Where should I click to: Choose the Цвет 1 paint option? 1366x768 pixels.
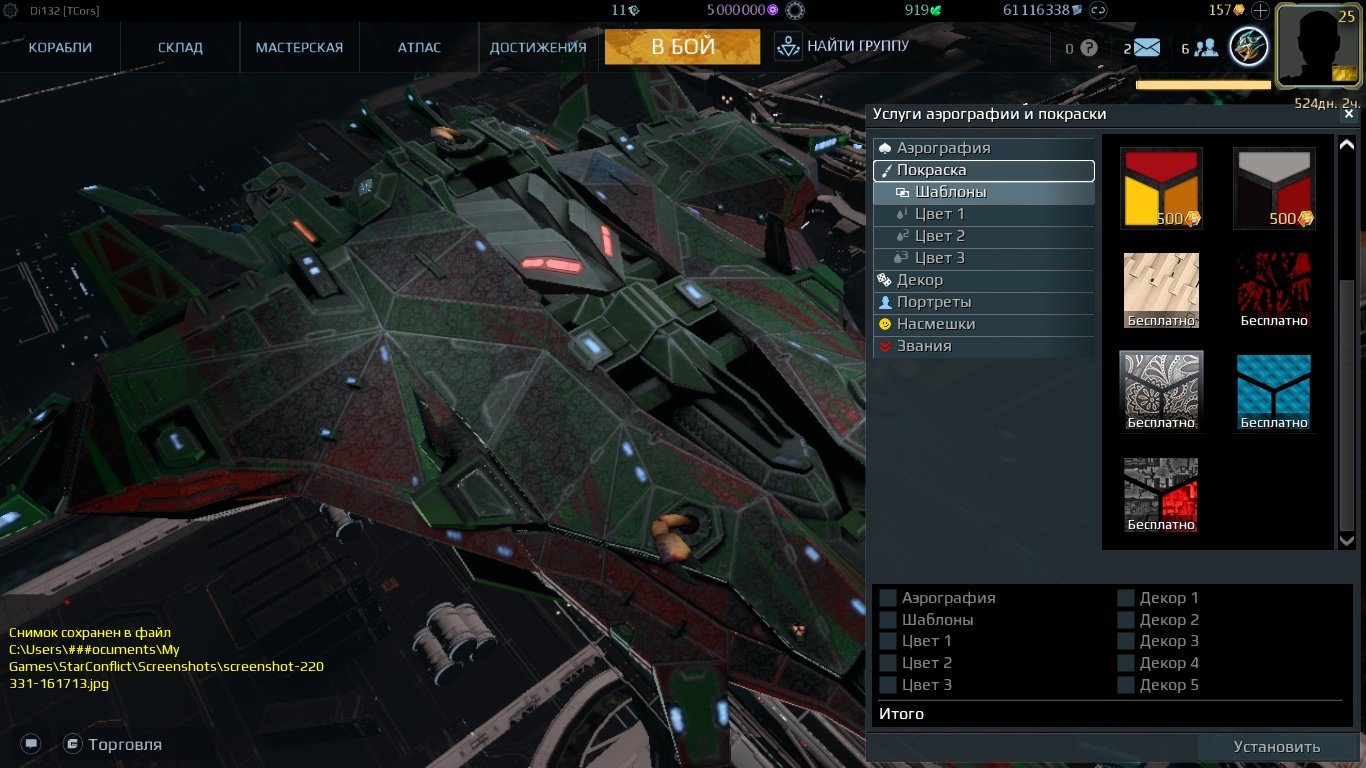pyautogui.click(x=940, y=214)
